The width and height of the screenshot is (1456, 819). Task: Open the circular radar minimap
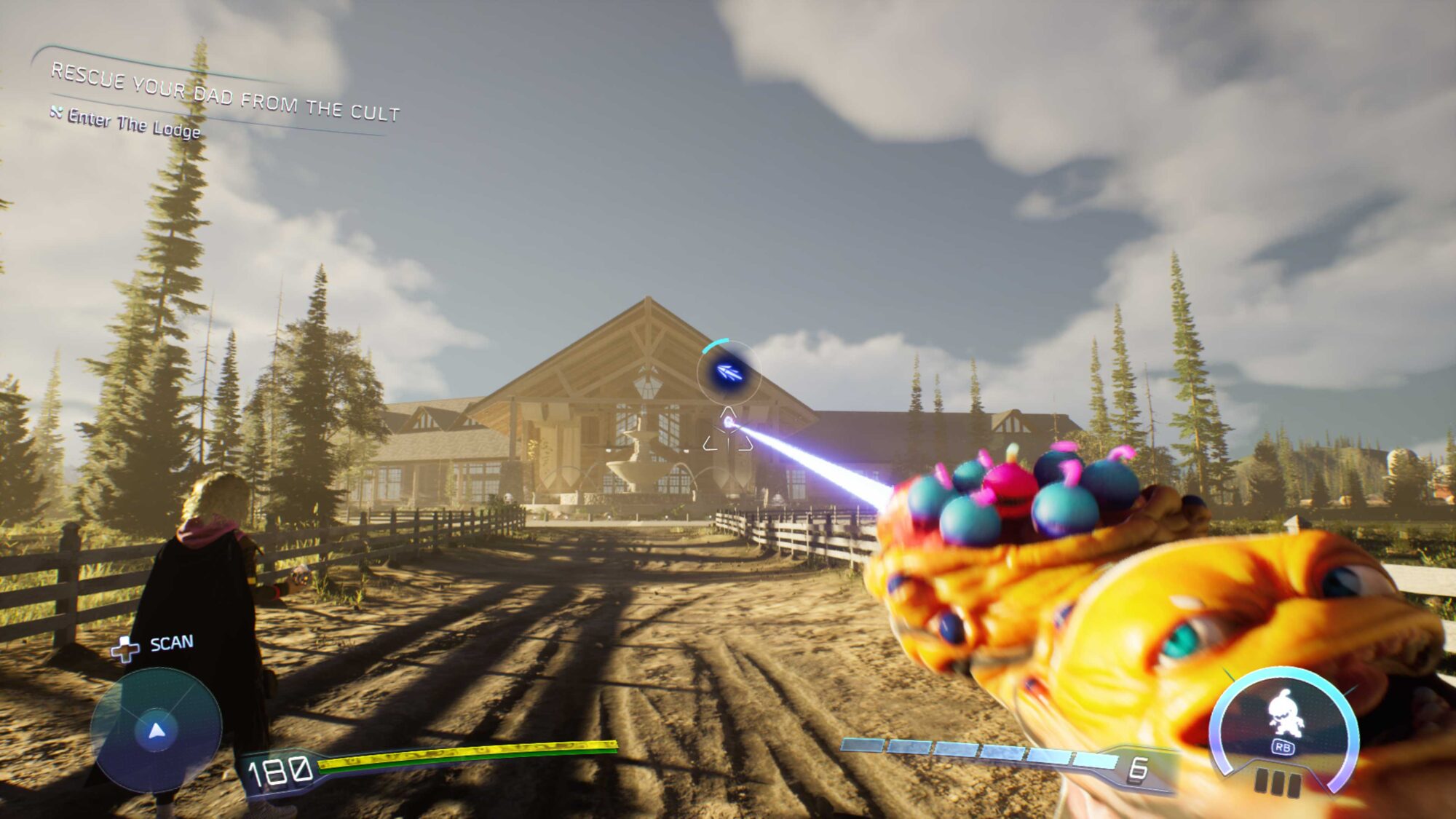coord(156,730)
